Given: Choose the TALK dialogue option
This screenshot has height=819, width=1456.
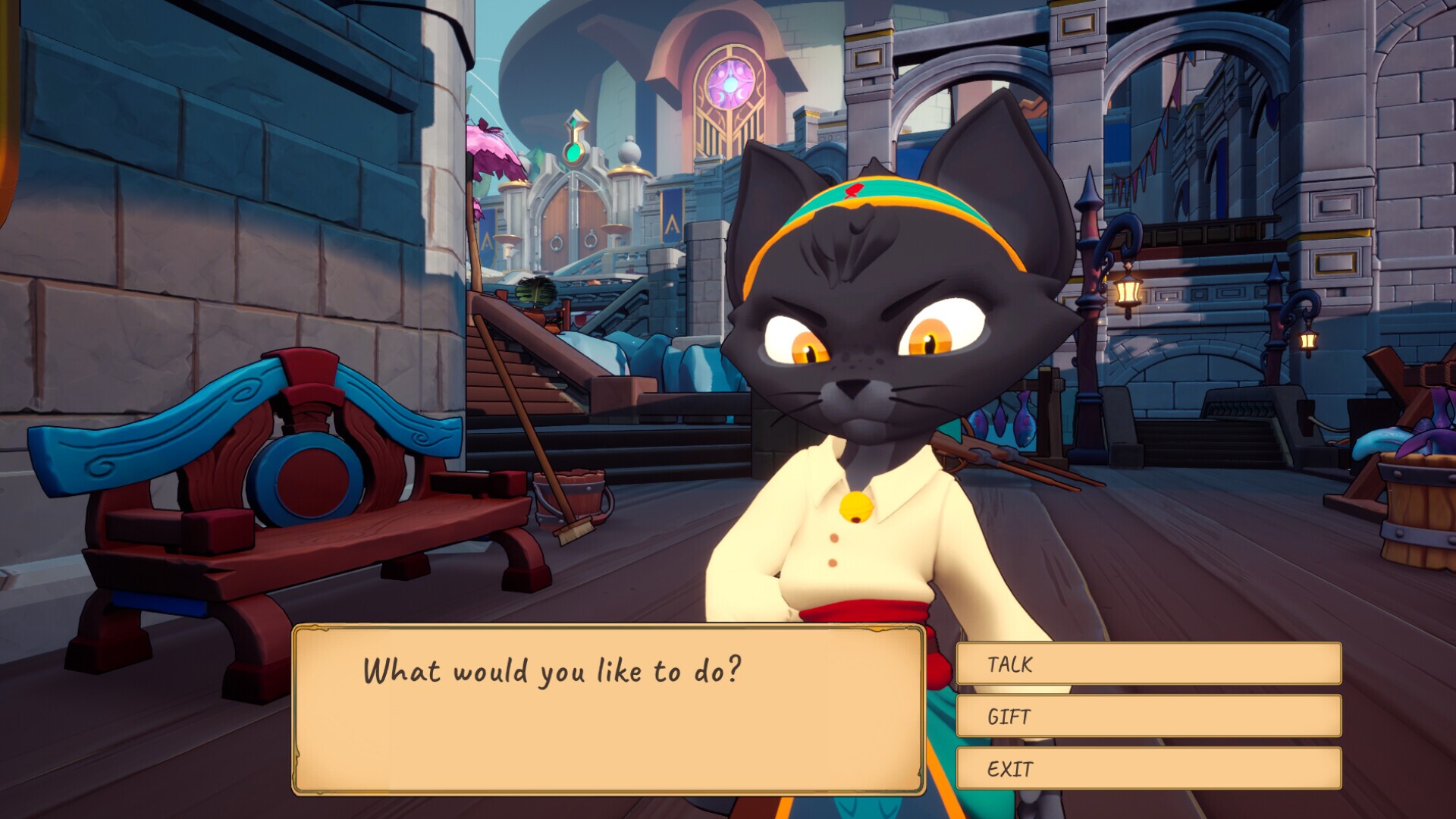Looking at the screenshot, I should point(1148,664).
